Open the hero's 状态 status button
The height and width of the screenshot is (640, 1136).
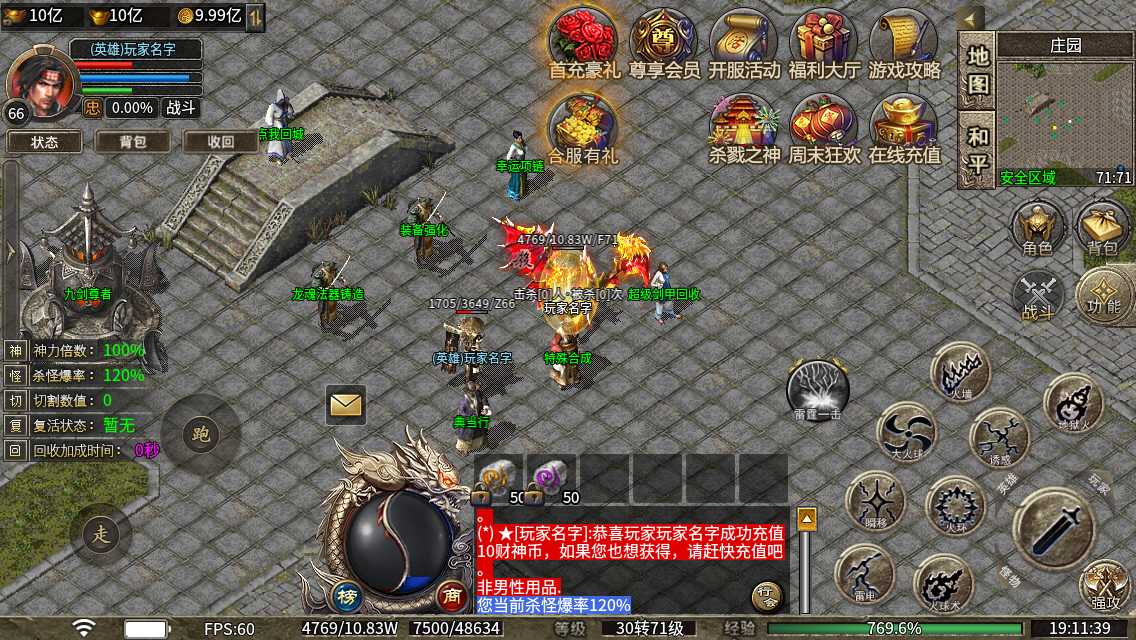(45, 142)
